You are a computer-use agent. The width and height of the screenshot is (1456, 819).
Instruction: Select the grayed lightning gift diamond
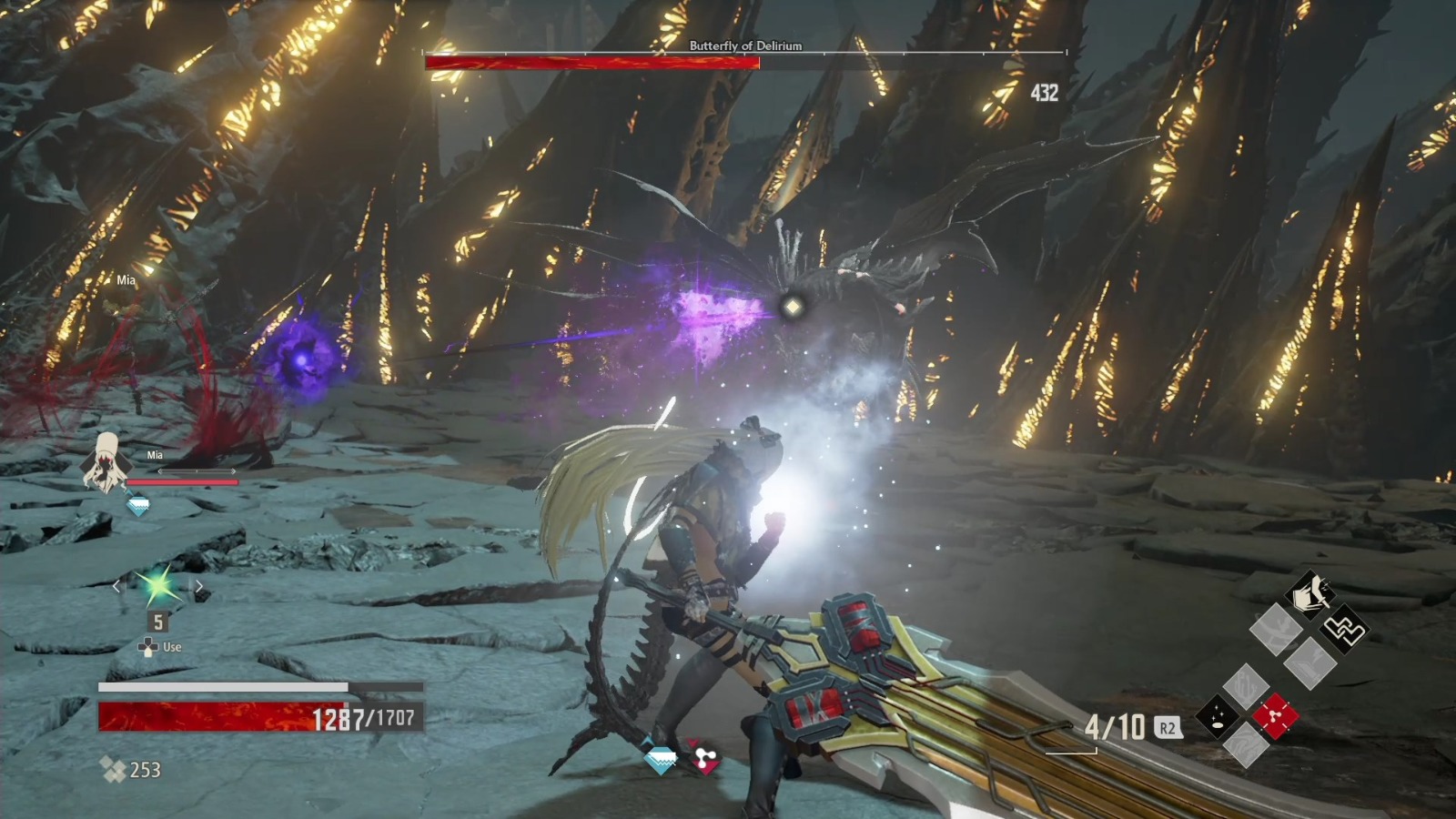1309,663
